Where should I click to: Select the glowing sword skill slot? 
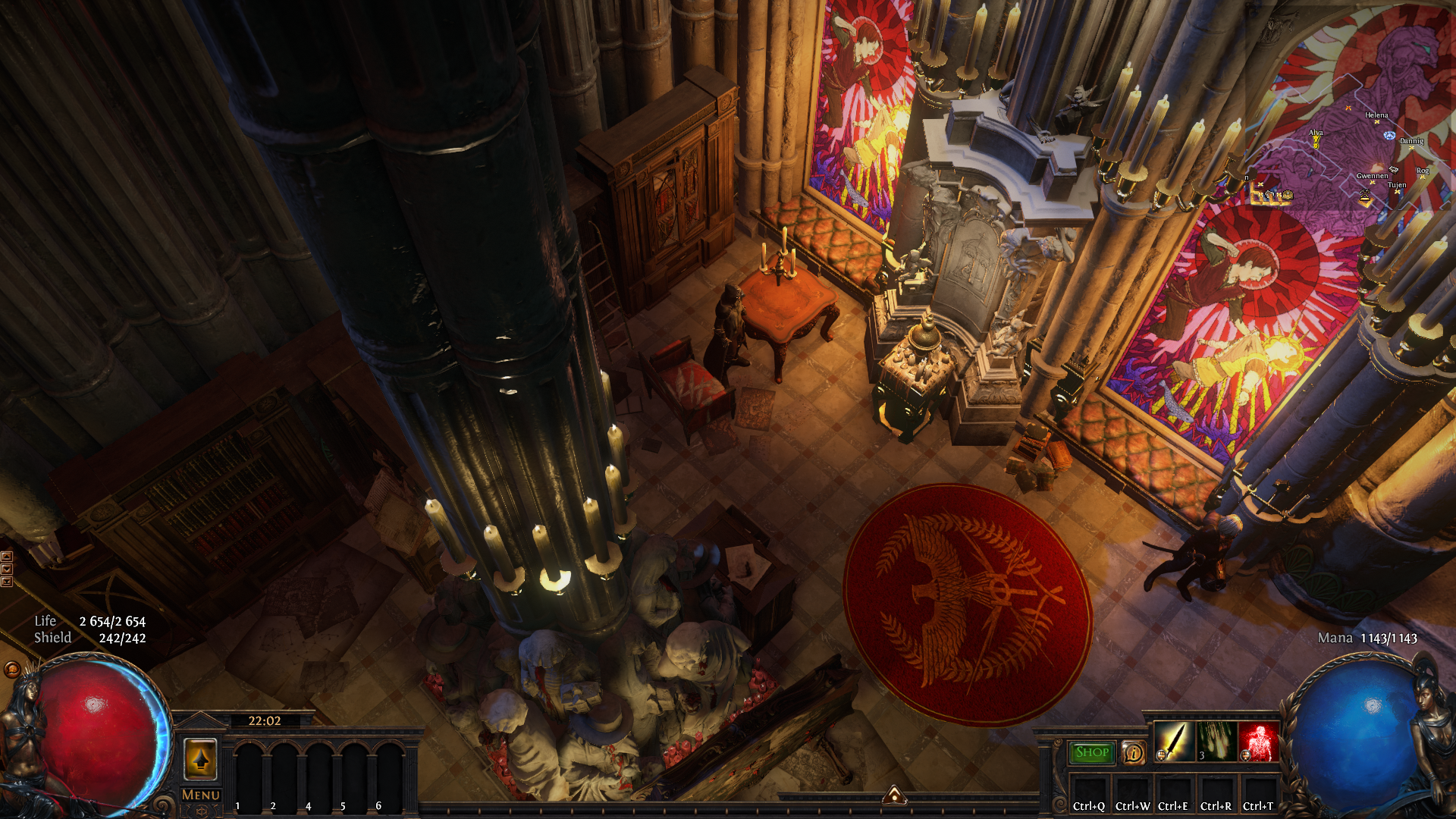coord(1173,742)
